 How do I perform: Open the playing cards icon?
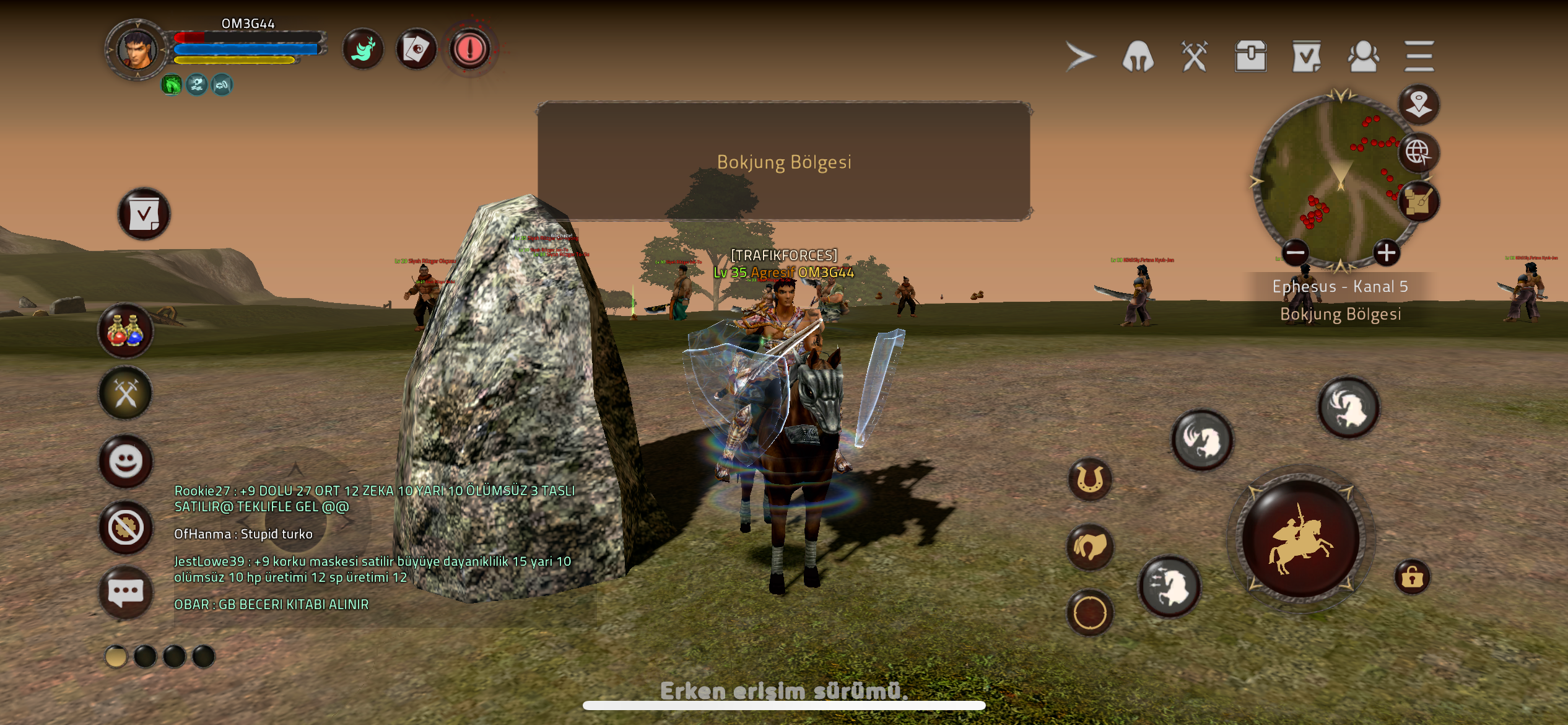416,49
